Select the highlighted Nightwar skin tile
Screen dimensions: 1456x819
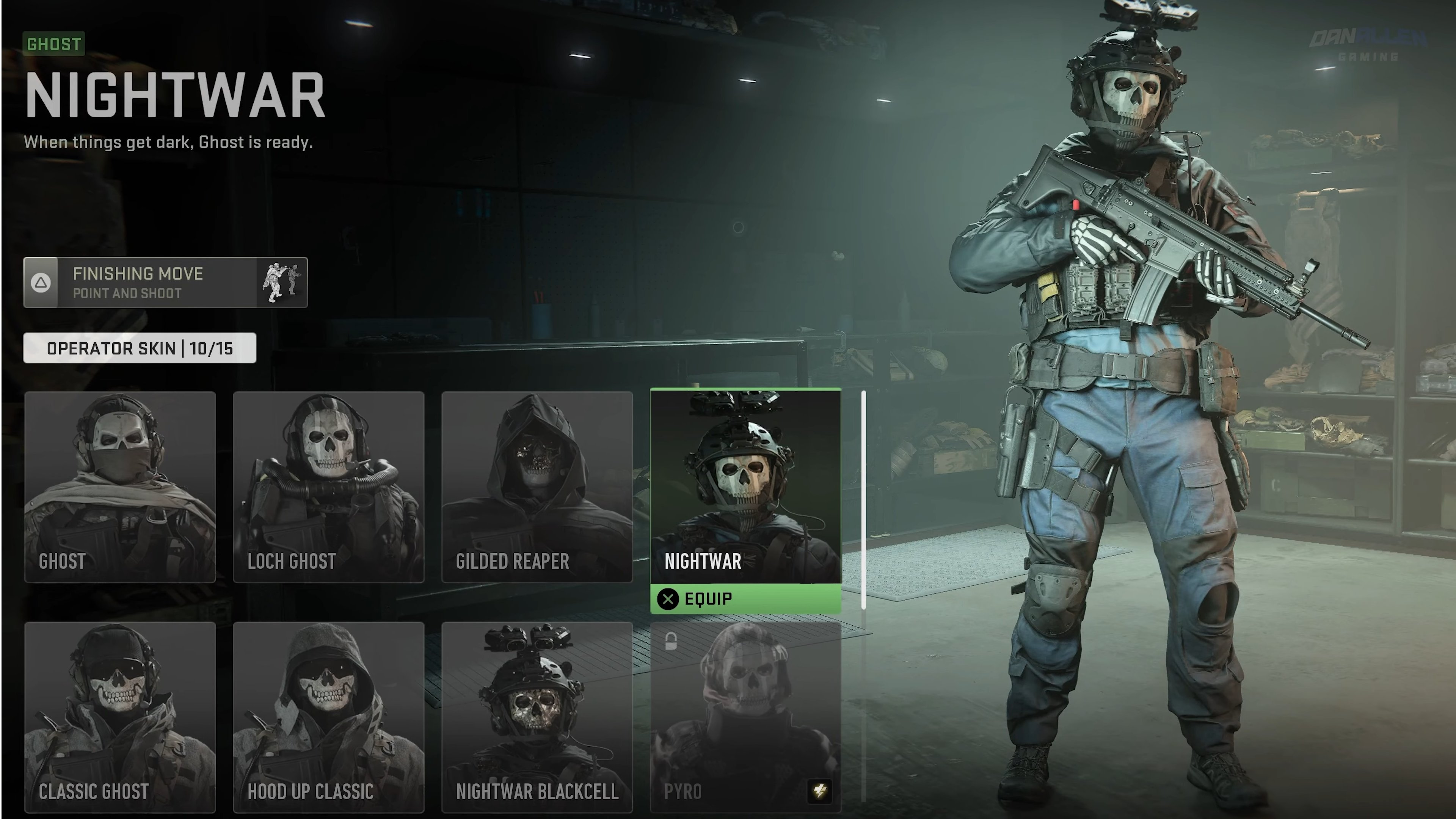[x=745, y=486]
